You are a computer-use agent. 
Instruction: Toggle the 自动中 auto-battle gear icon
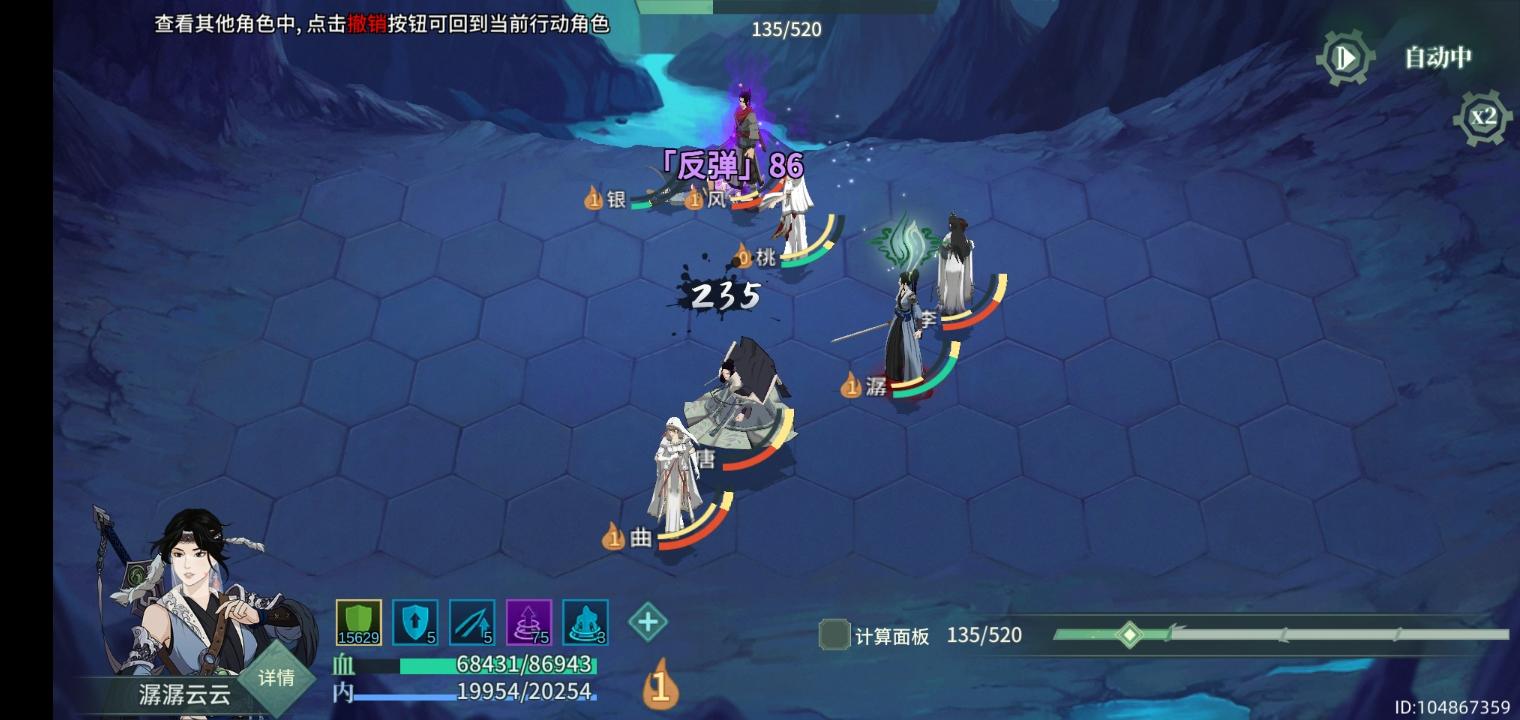[x=1344, y=57]
